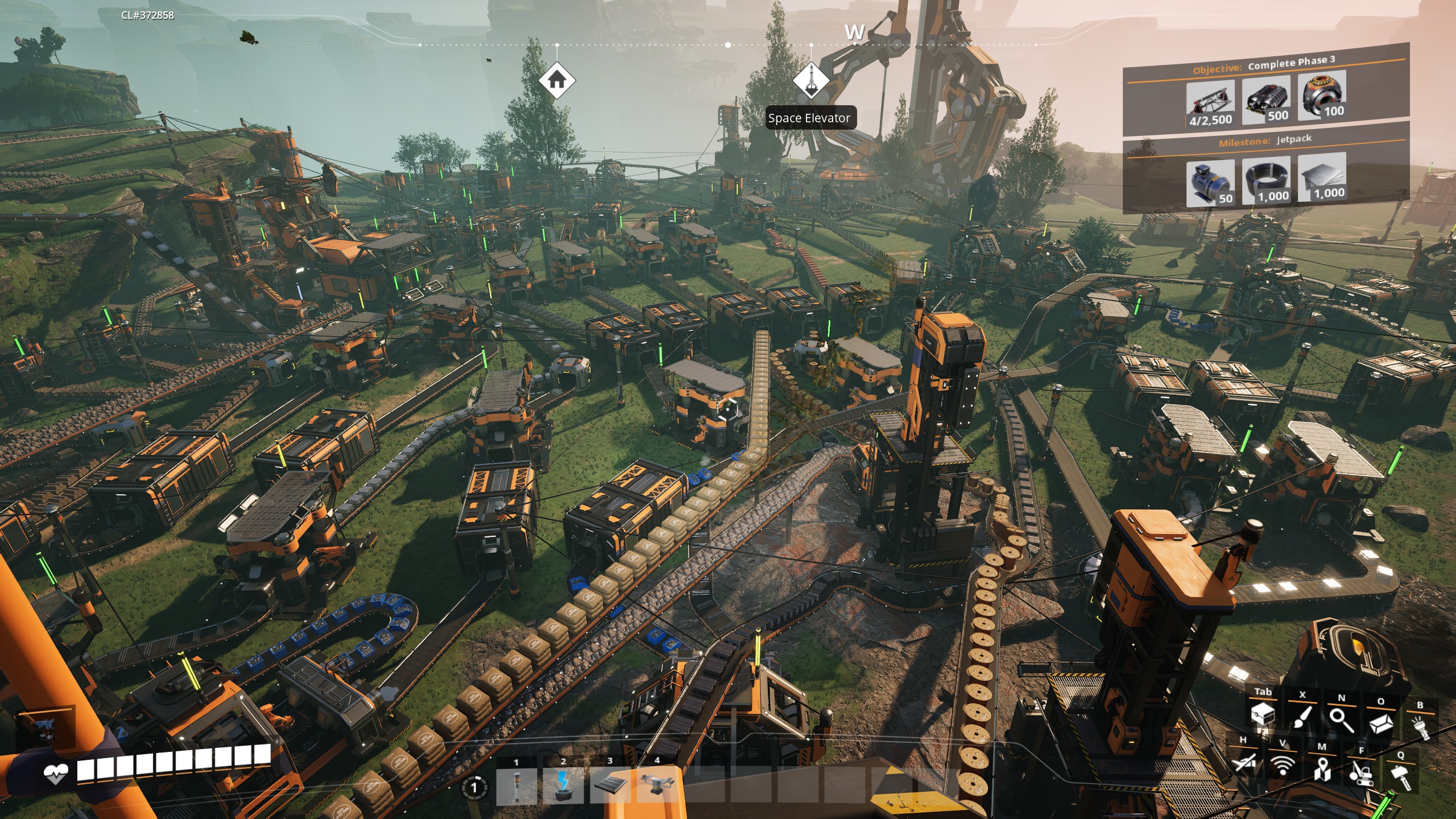
Task: Trigger the resource scanner signal icon (V)
Action: pos(1281,766)
